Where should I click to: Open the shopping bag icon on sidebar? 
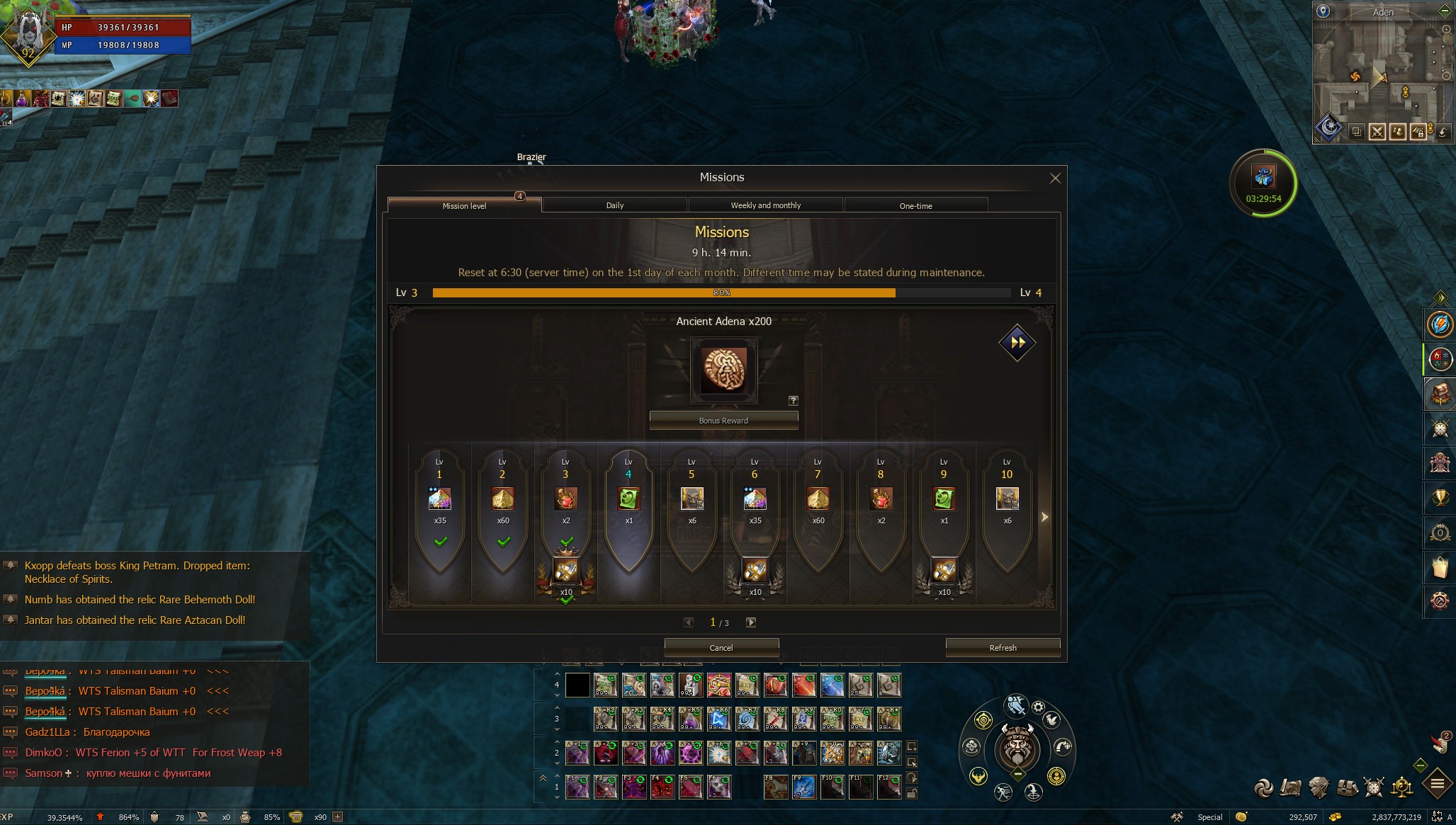point(1440,567)
